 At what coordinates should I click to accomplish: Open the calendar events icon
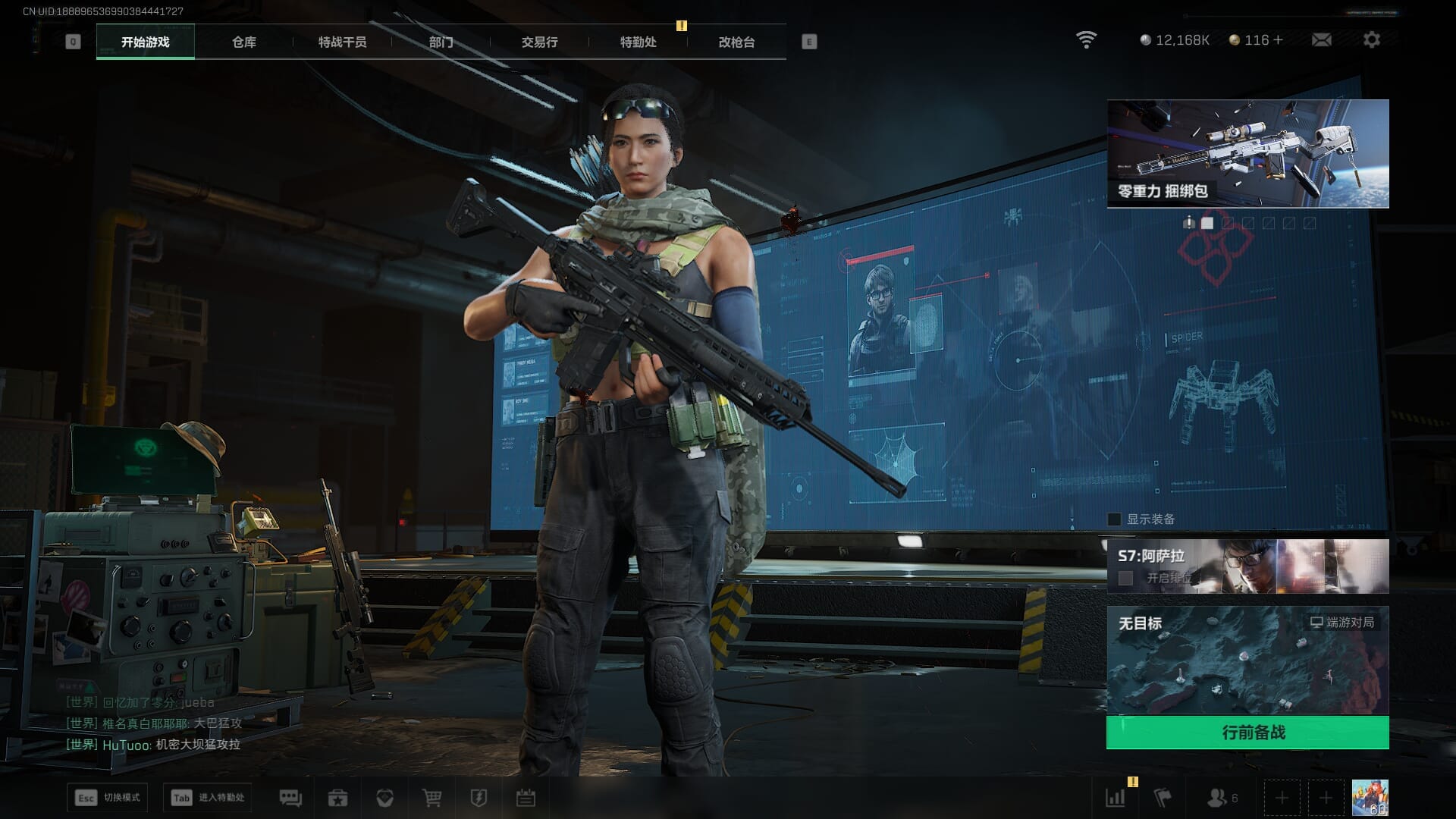[526, 798]
